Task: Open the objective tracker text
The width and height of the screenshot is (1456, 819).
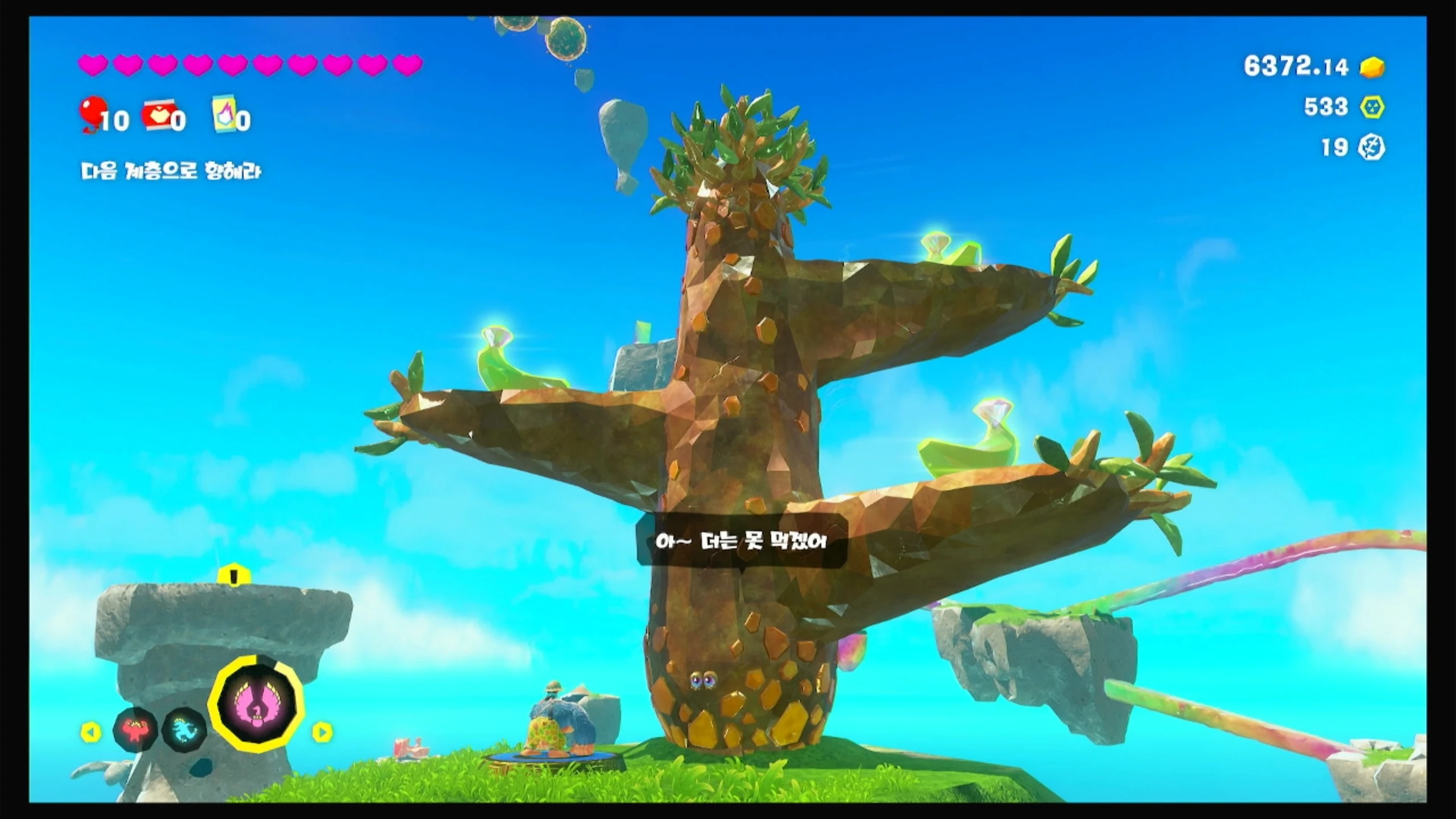Action: [171, 171]
